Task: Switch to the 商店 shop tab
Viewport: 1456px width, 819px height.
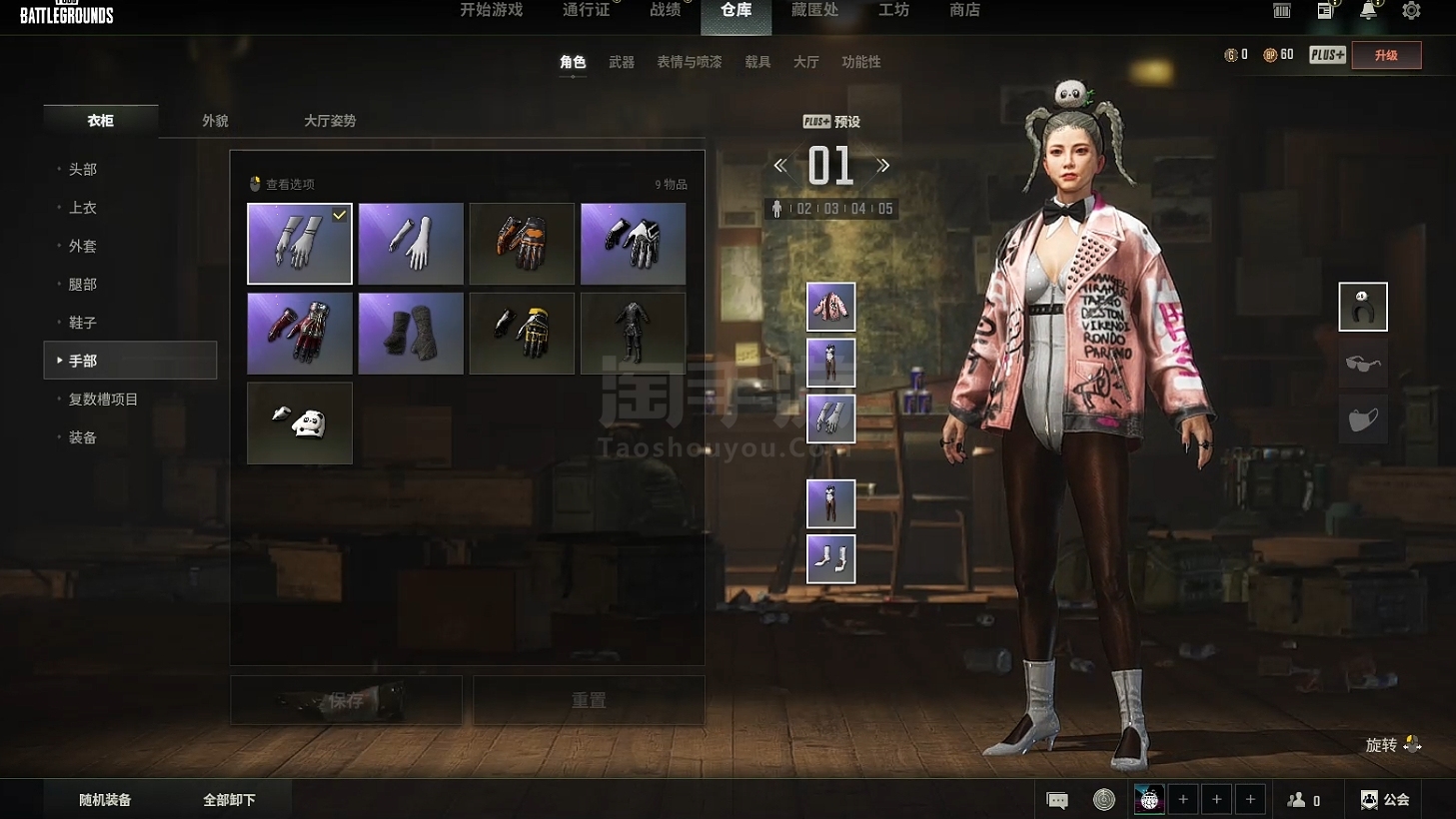Action: click(964, 10)
